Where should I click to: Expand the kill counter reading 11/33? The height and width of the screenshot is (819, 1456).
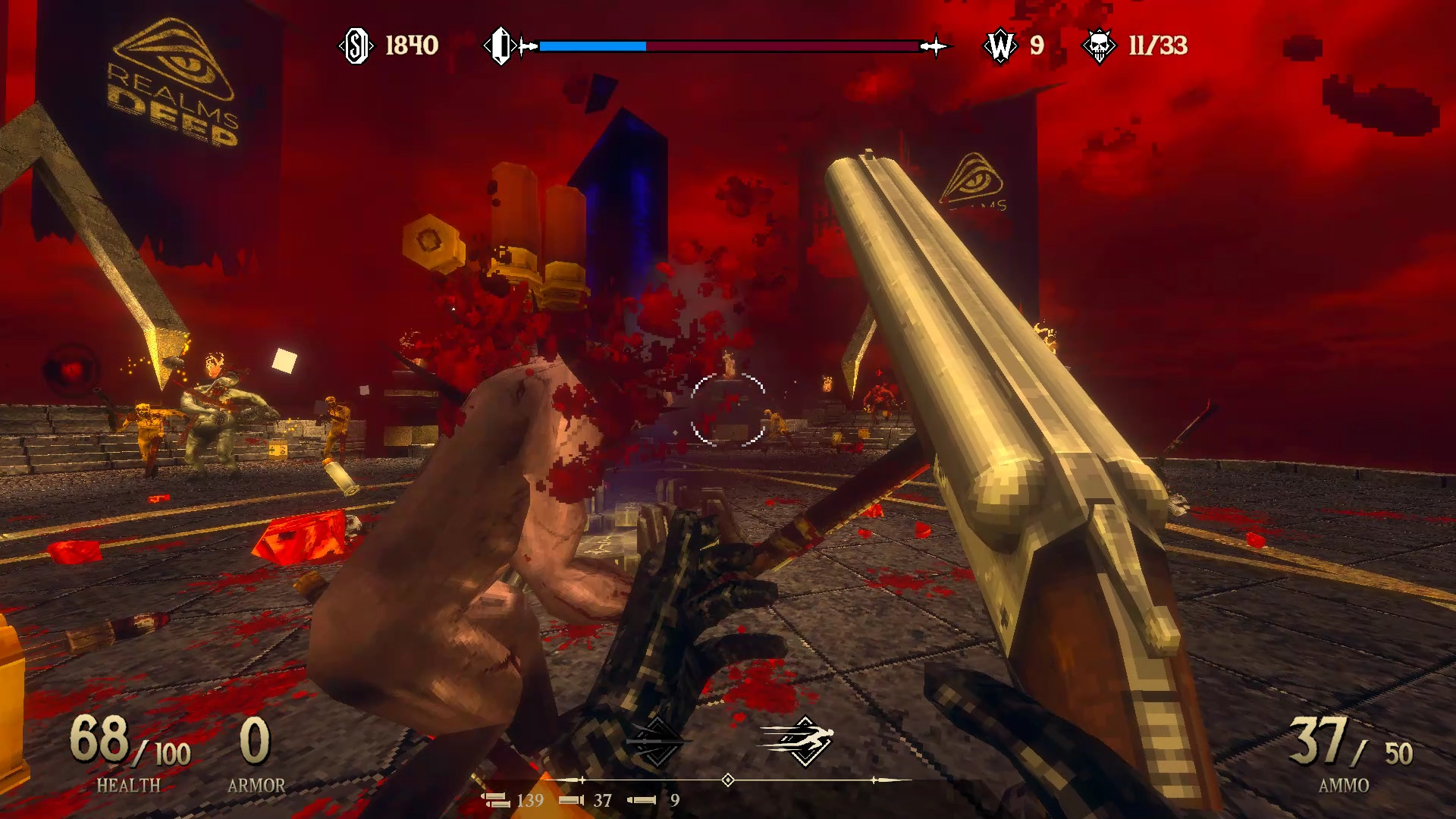(1159, 46)
